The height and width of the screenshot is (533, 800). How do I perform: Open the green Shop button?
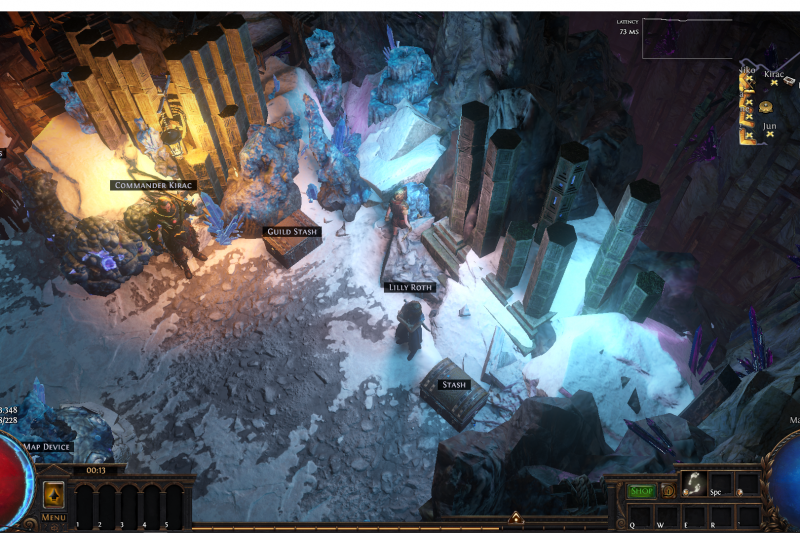coord(640,491)
